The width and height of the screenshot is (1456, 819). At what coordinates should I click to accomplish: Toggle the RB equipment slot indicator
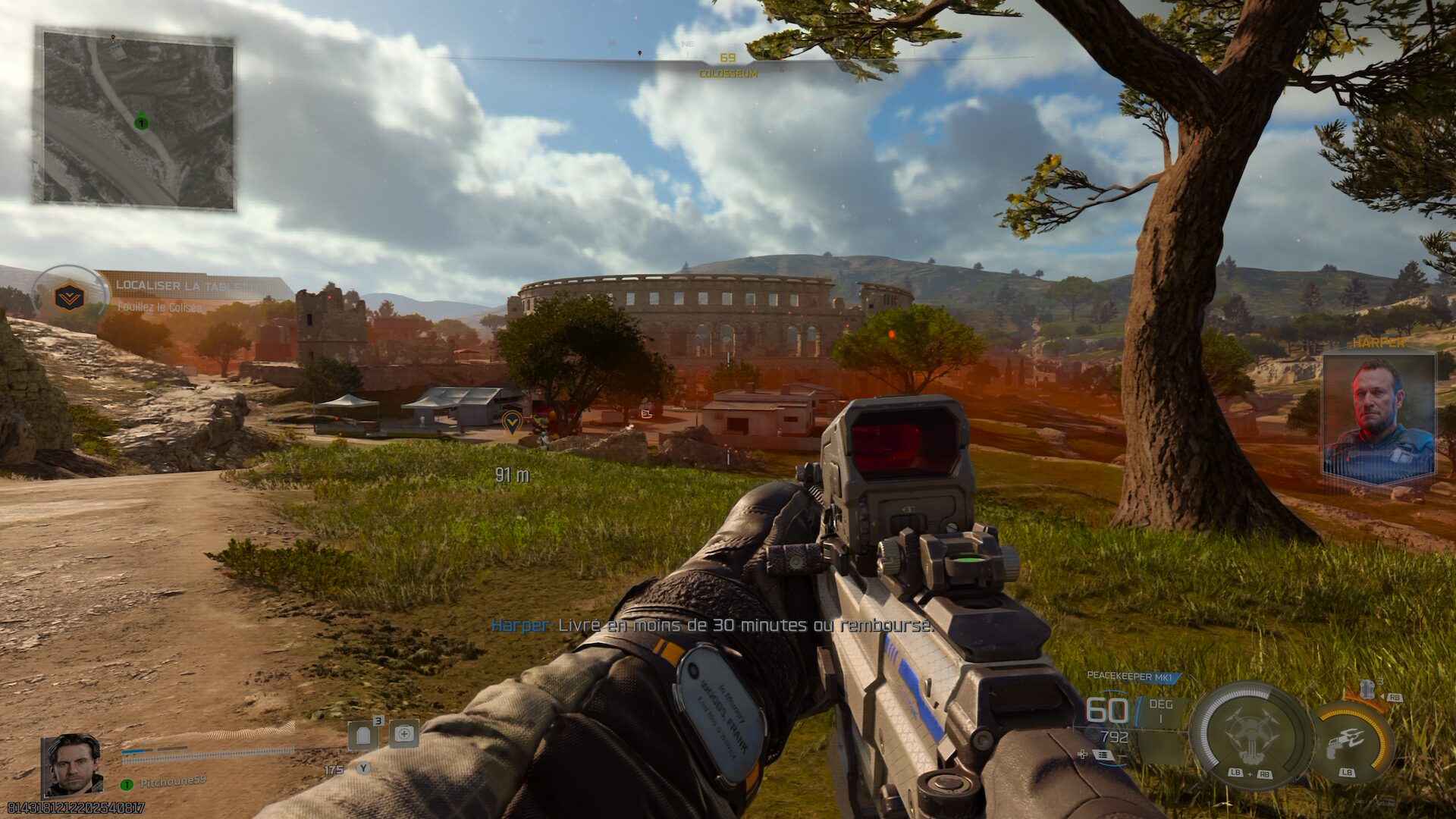(1395, 697)
